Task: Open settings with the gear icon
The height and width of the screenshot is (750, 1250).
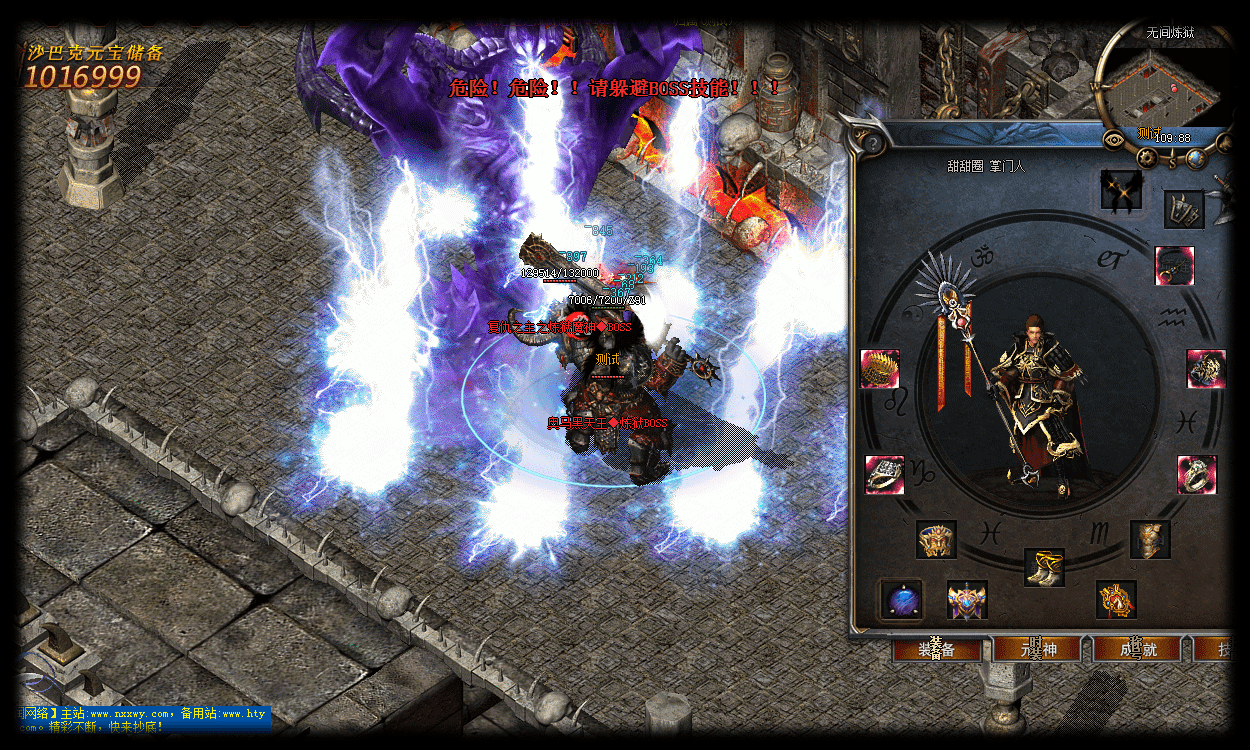Action: [x=1147, y=157]
